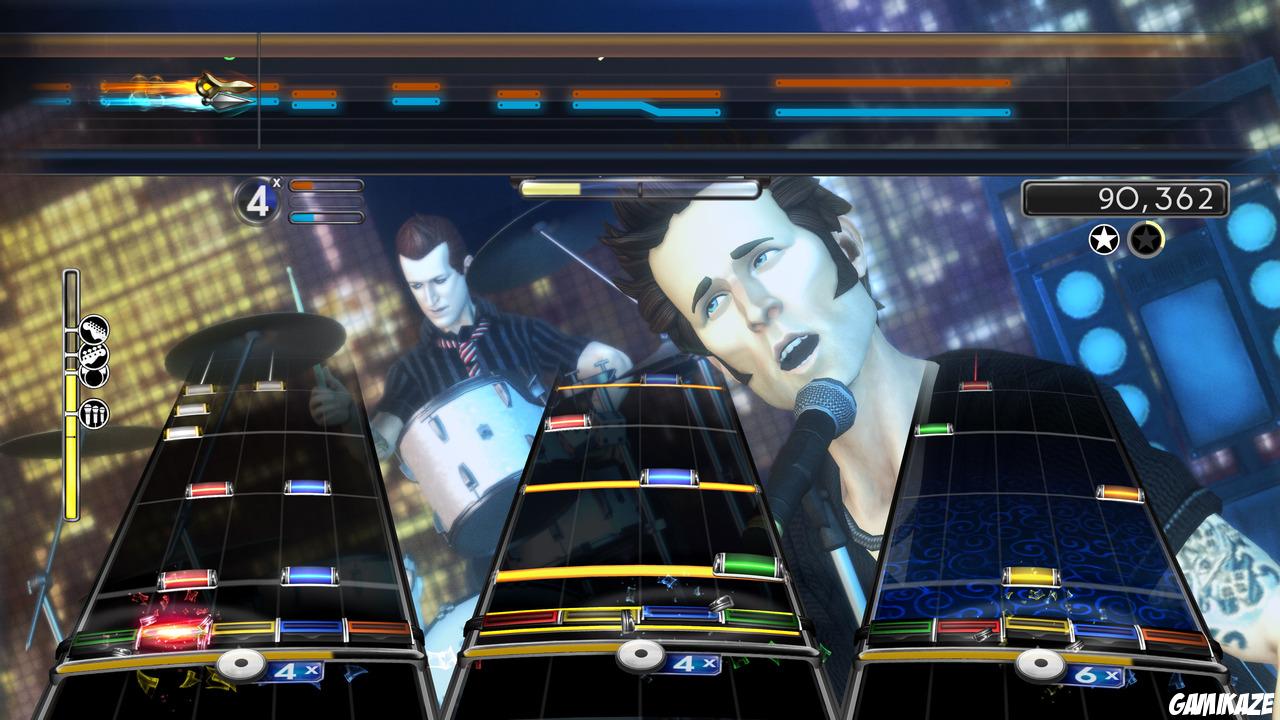Select the lead guitar instrument icon
Screen dimensions: 1280x720
pyautogui.click(x=97, y=327)
